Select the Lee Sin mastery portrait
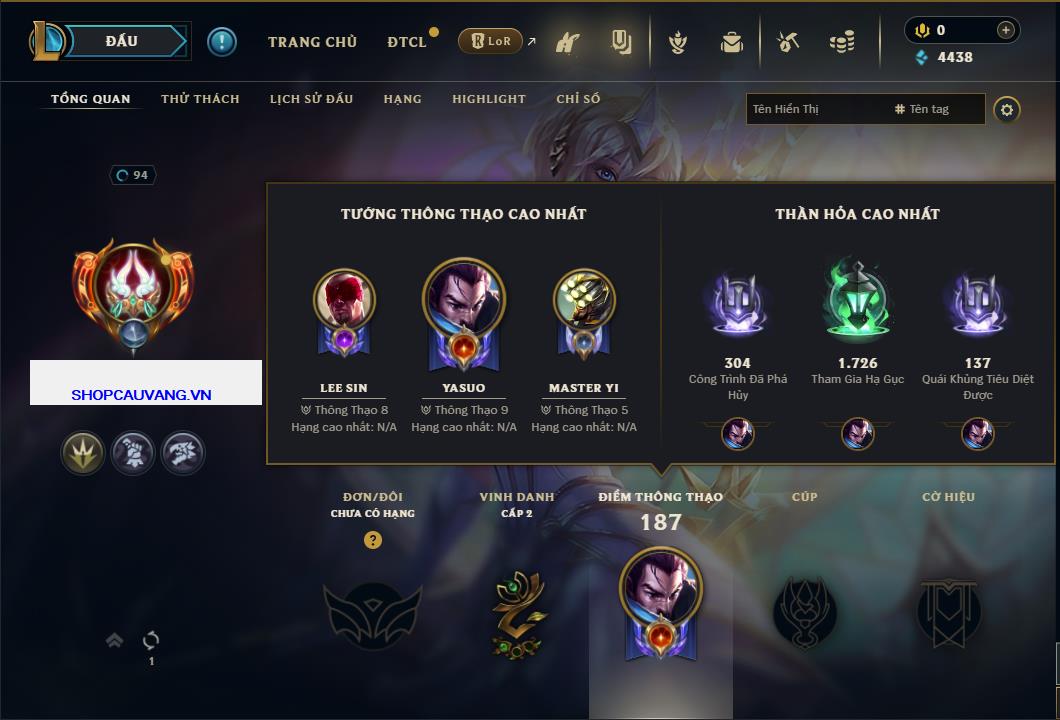 [x=344, y=300]
